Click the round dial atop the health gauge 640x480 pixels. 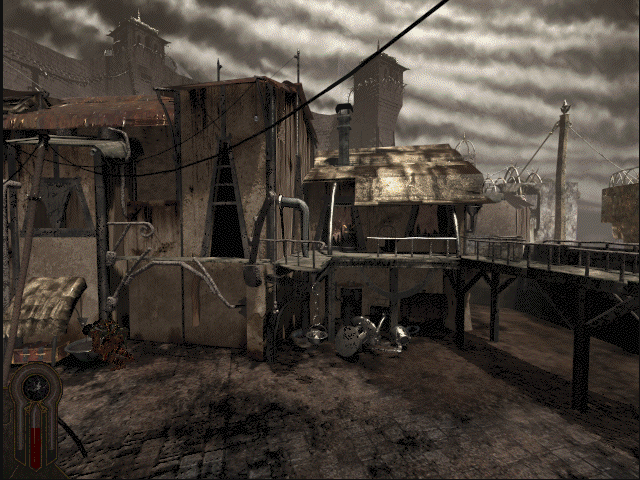(38, 384)
